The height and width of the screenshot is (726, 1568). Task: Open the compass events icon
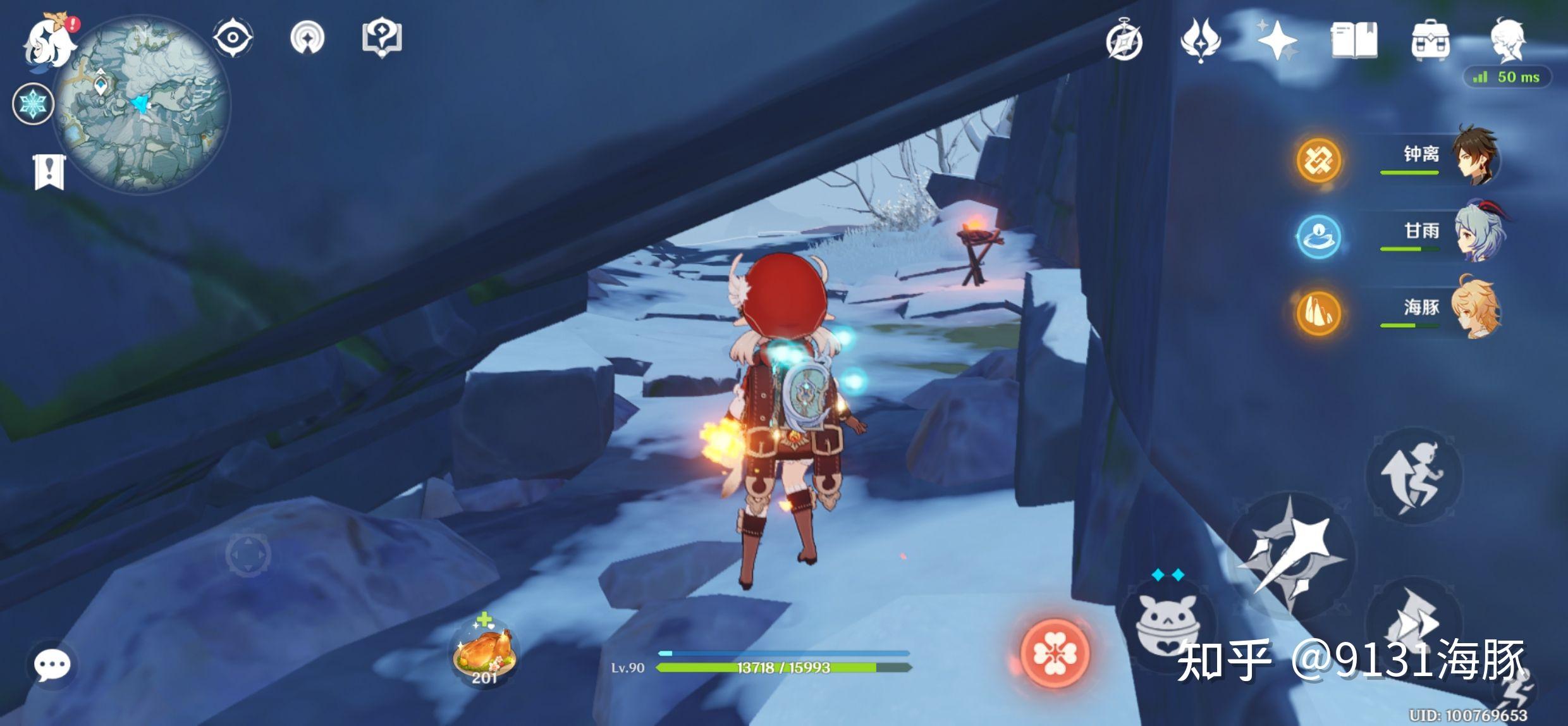(x=1124, y=41)
